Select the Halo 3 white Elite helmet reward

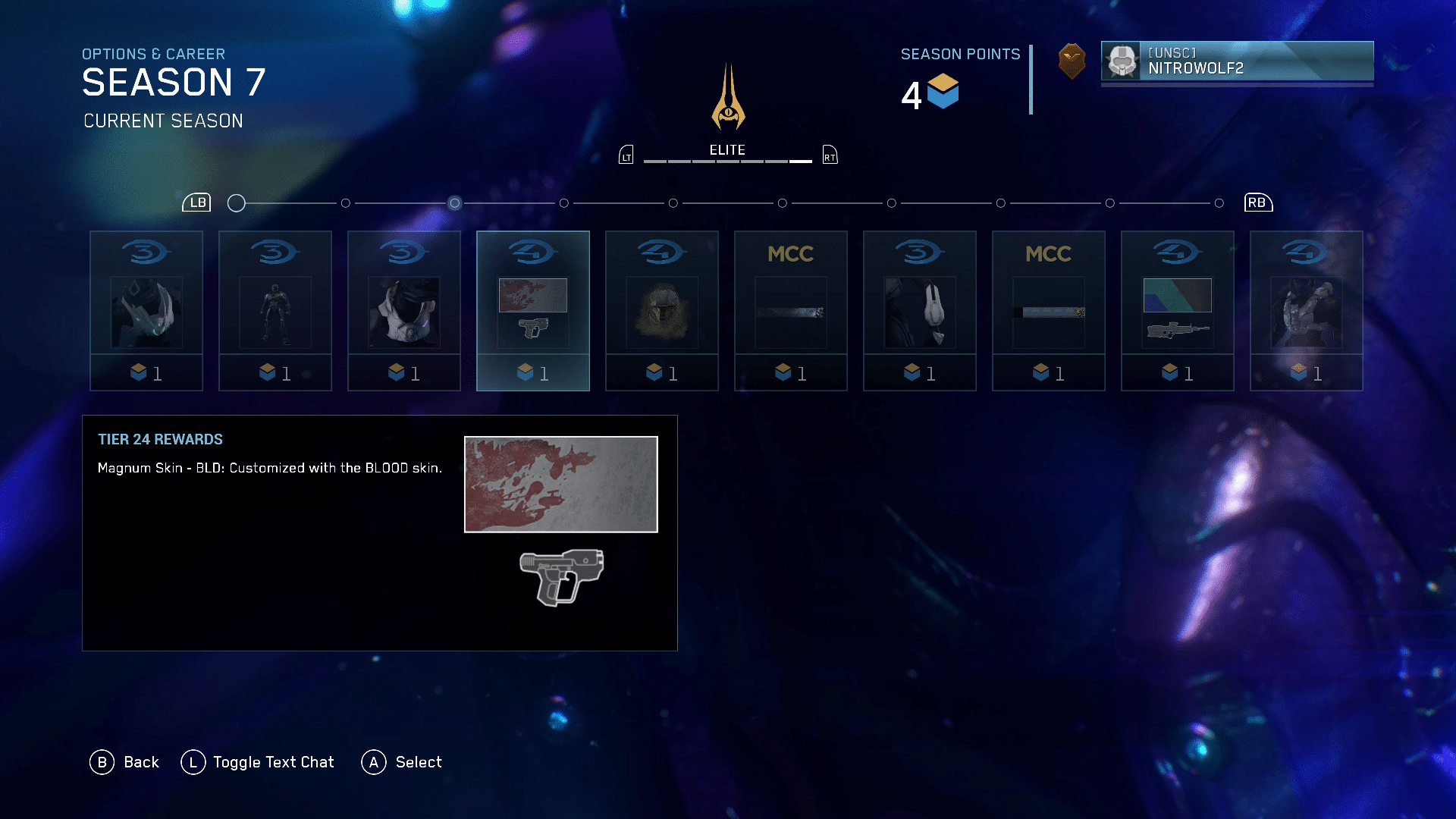(x=146, y=311)
